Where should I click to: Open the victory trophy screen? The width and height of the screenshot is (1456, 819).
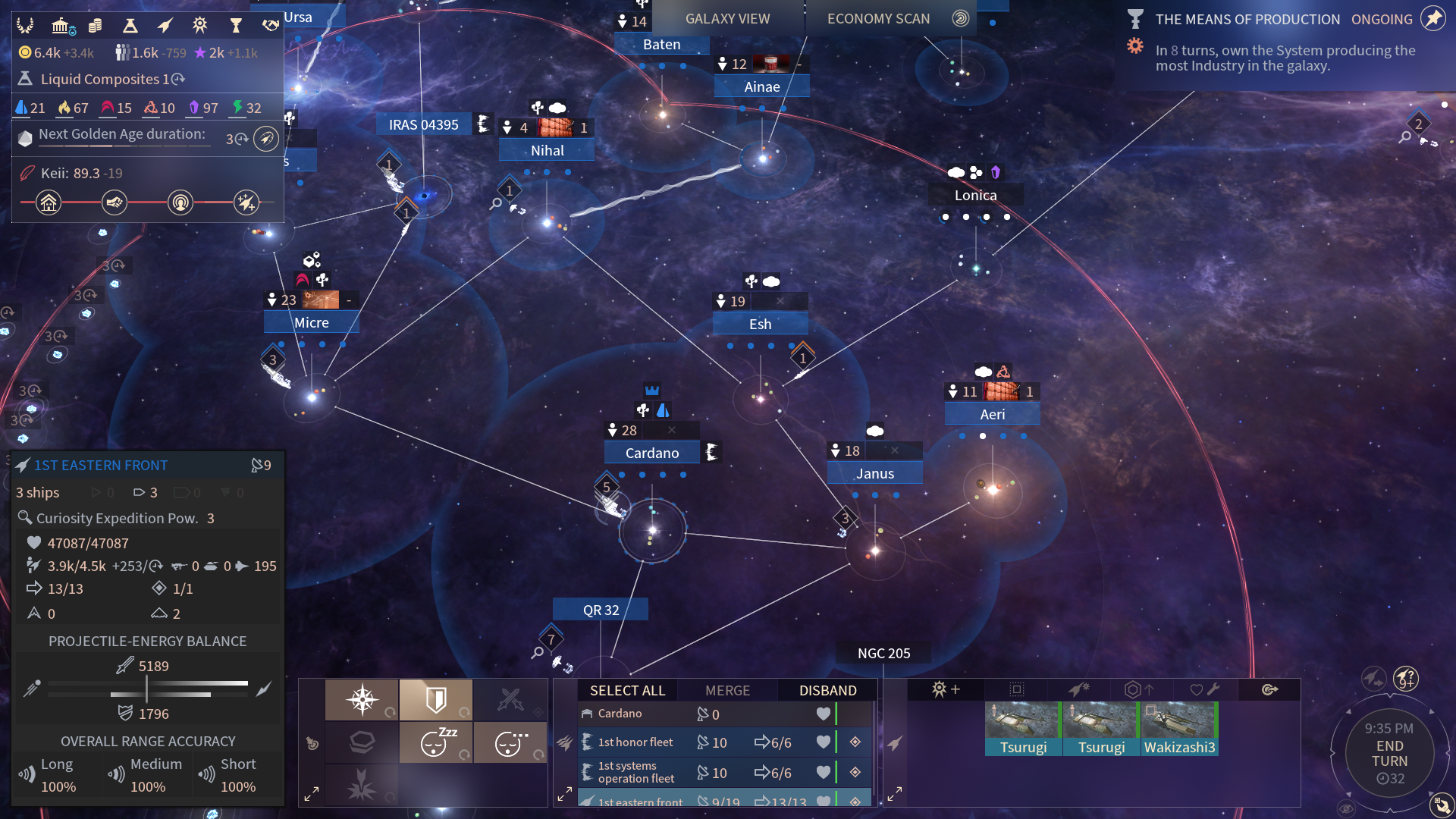click(x=236, y=26)
